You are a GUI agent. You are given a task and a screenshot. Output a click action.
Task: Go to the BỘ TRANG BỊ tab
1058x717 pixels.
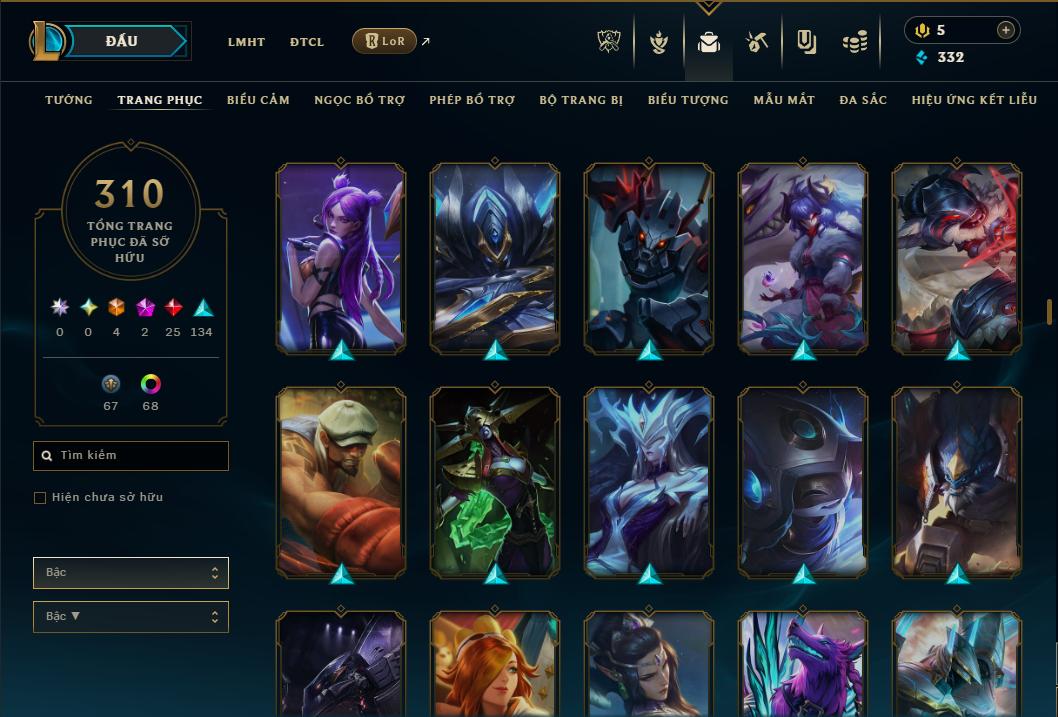click(581, 100)
